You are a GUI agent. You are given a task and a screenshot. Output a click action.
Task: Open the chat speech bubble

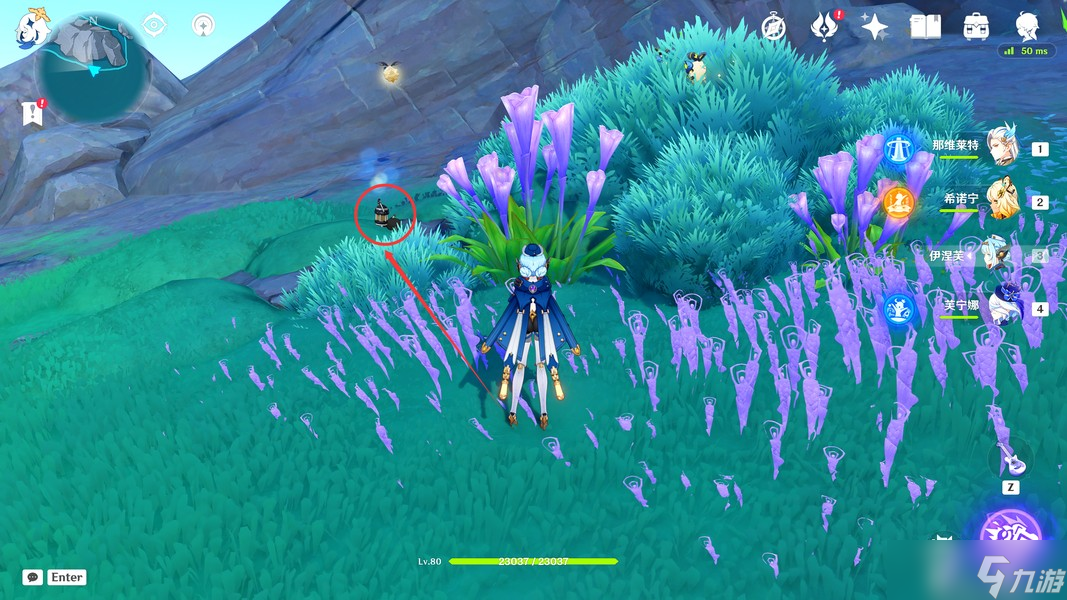pyautogui.click(x=33, y=577)
